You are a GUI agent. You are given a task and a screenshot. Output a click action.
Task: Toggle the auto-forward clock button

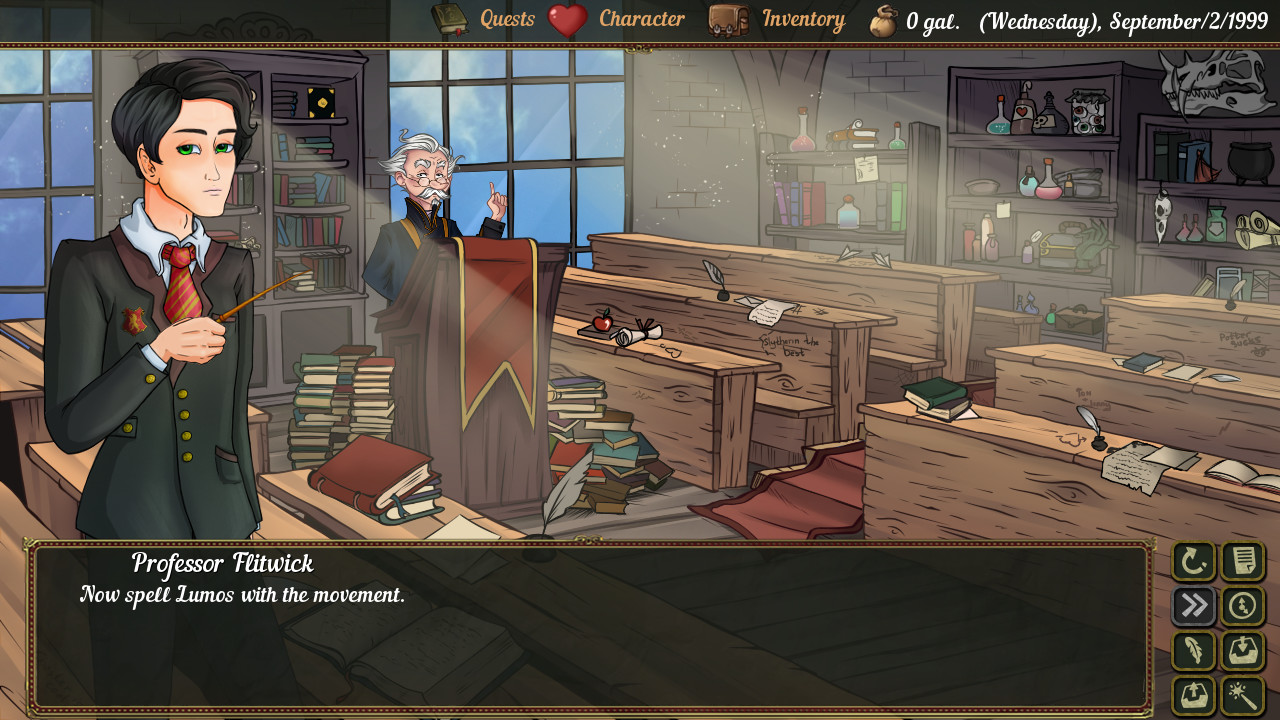[x=1243, y=606]
